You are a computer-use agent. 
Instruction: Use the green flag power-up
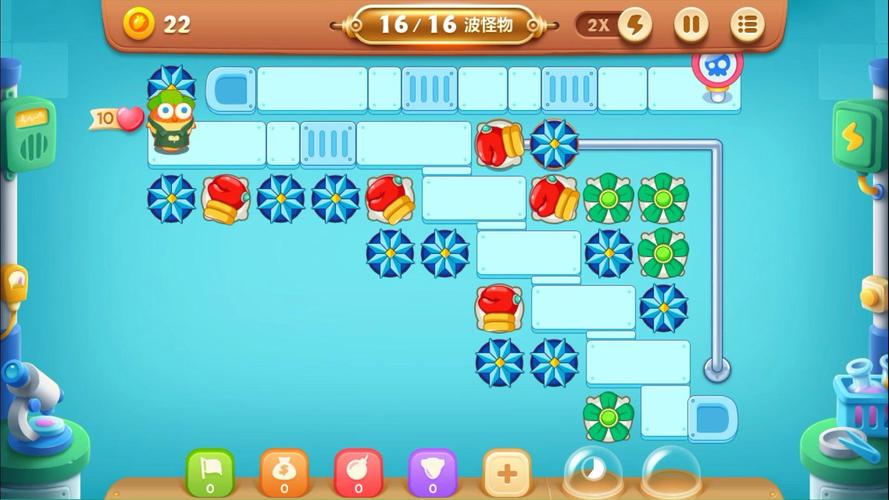point(210,471)
